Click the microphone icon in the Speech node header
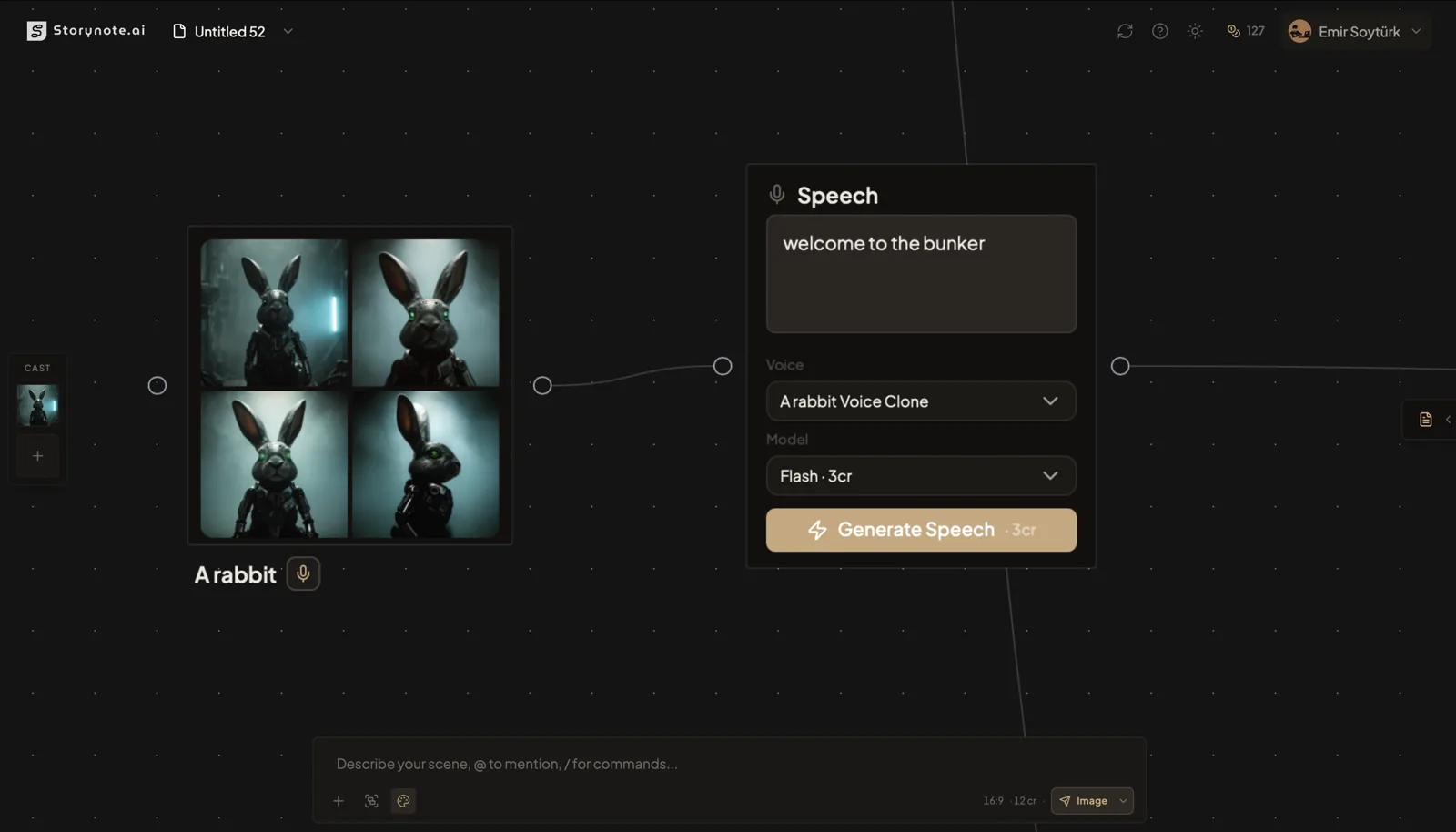The height and width of the screenshot is (832, 1456). tap(777, 194)
